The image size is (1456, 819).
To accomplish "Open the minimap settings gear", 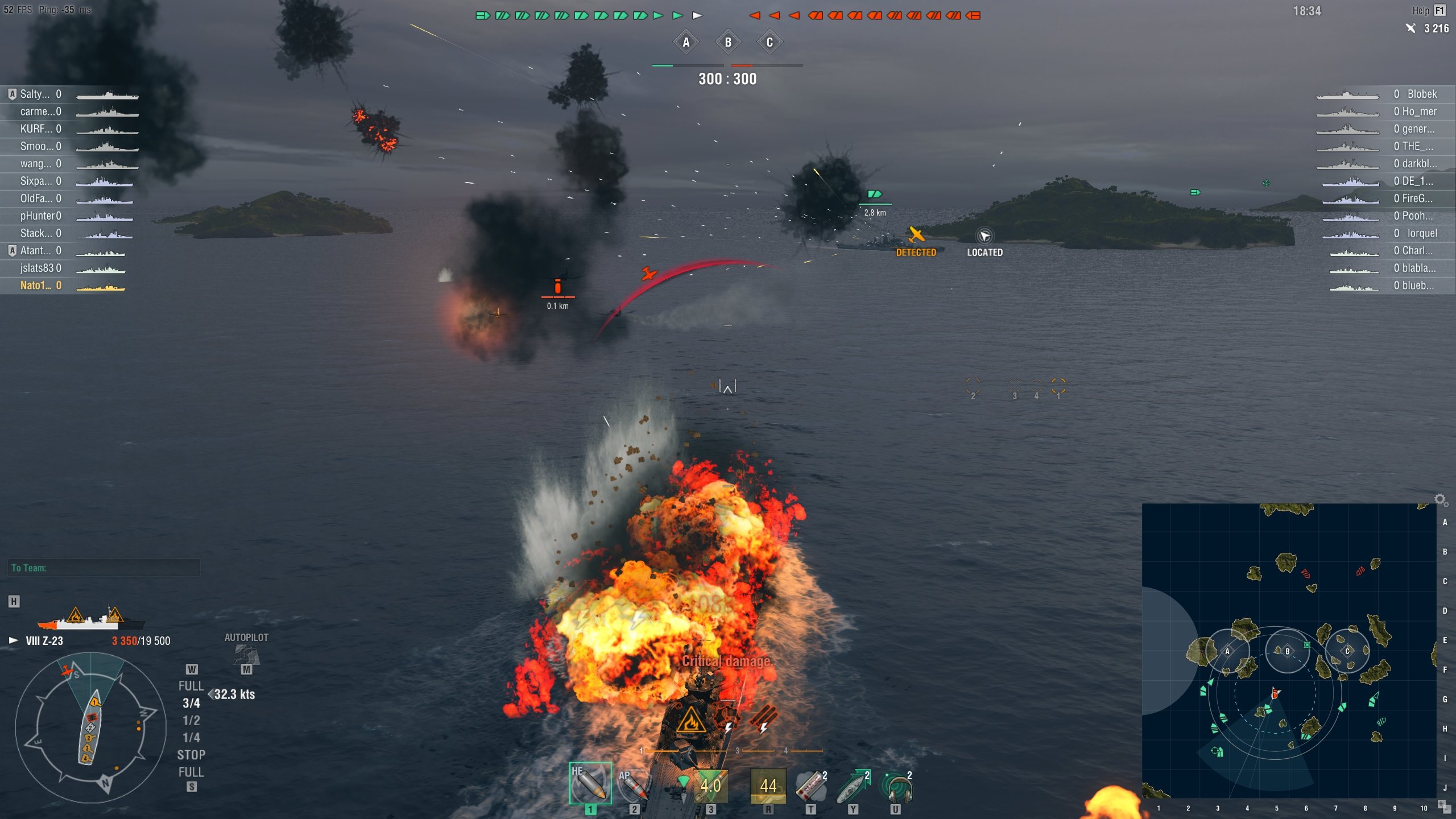I will click(x=1440, y=499).
